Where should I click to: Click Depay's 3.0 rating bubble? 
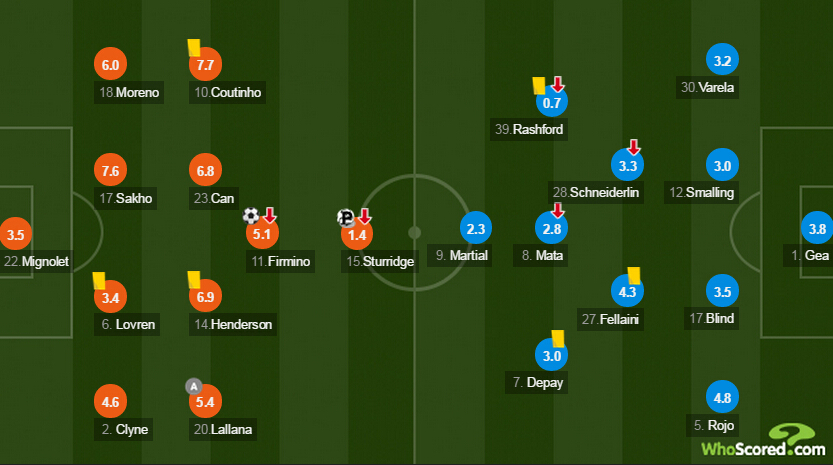click(x=552, y=356)
